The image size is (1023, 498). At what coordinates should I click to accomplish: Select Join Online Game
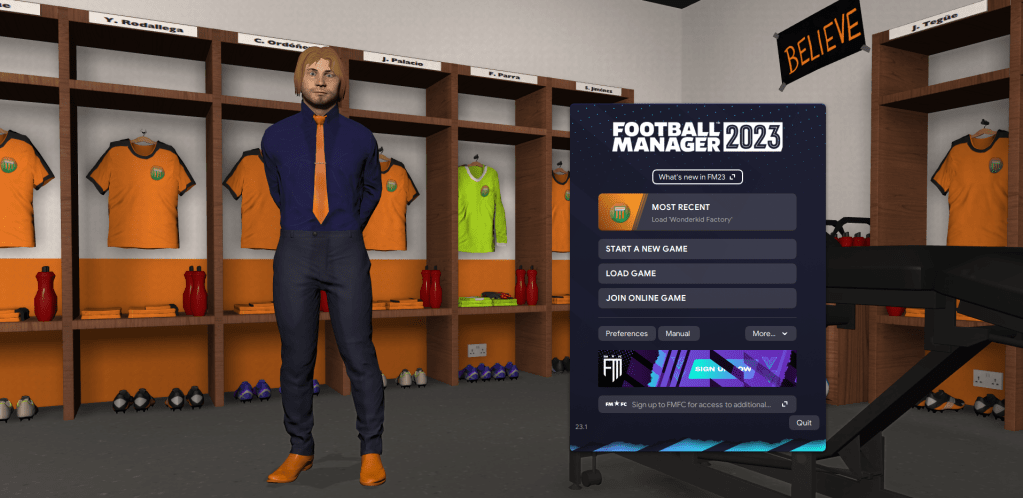click(x=697, y=298)
